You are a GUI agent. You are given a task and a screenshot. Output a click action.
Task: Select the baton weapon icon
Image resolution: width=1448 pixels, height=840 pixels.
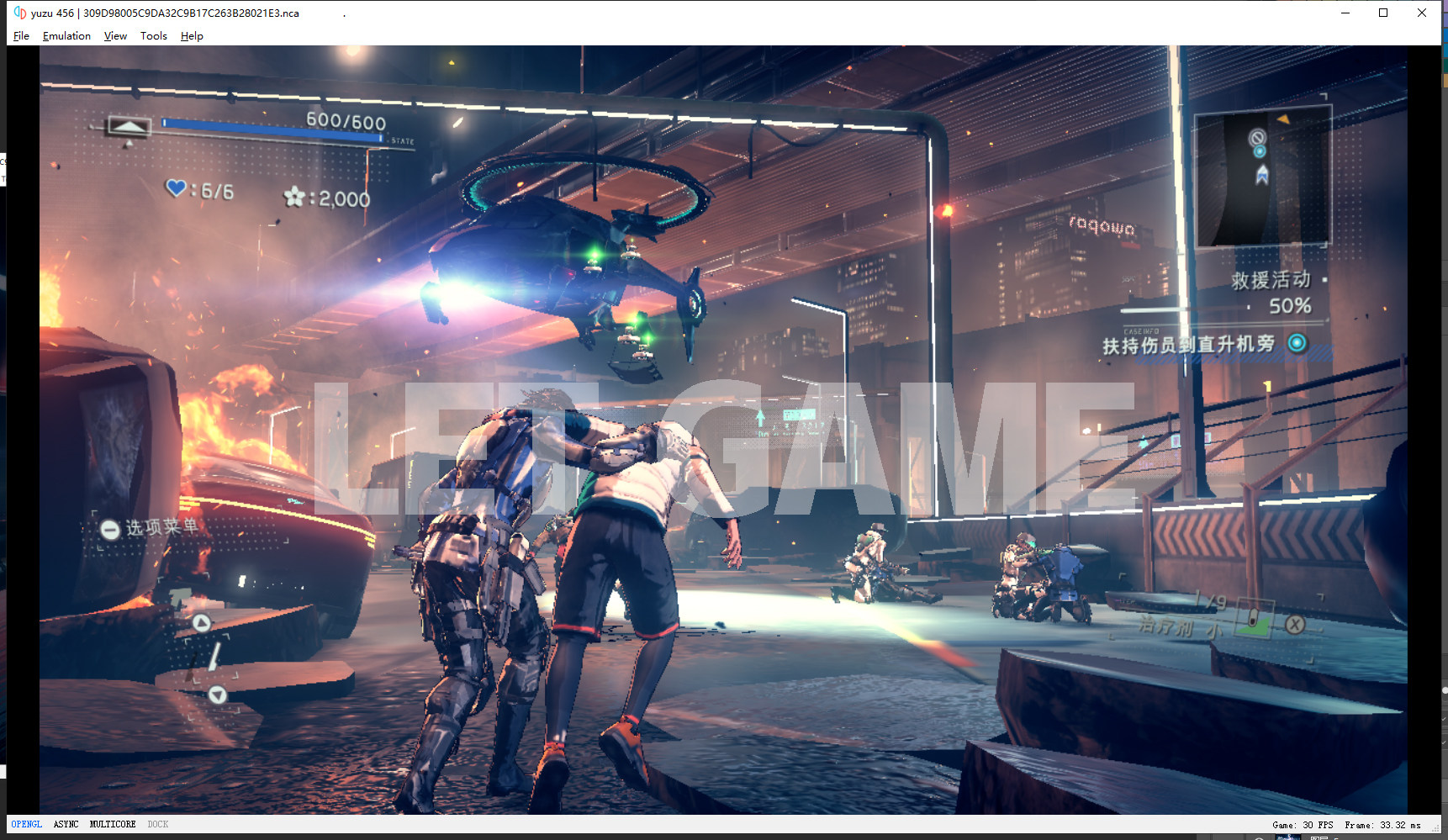(x=214, y=658)
